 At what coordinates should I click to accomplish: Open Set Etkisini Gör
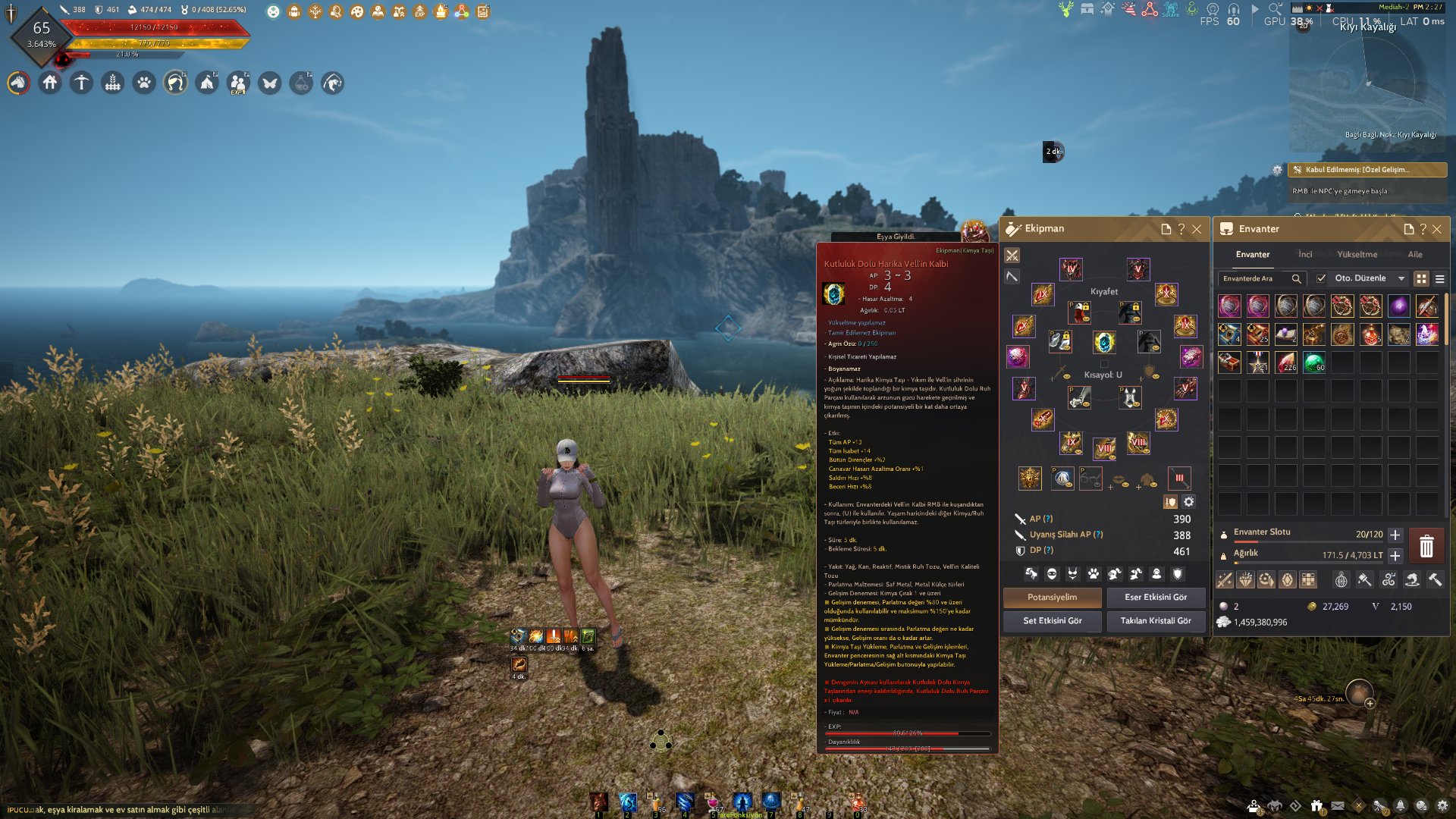click(1052, 621)
